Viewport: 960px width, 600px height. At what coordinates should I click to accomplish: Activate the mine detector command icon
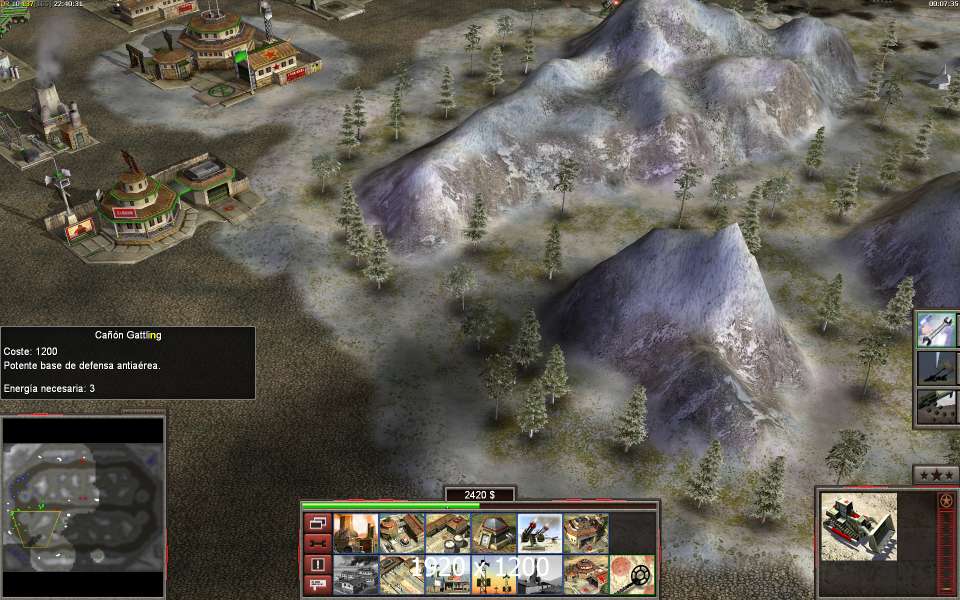633,575
